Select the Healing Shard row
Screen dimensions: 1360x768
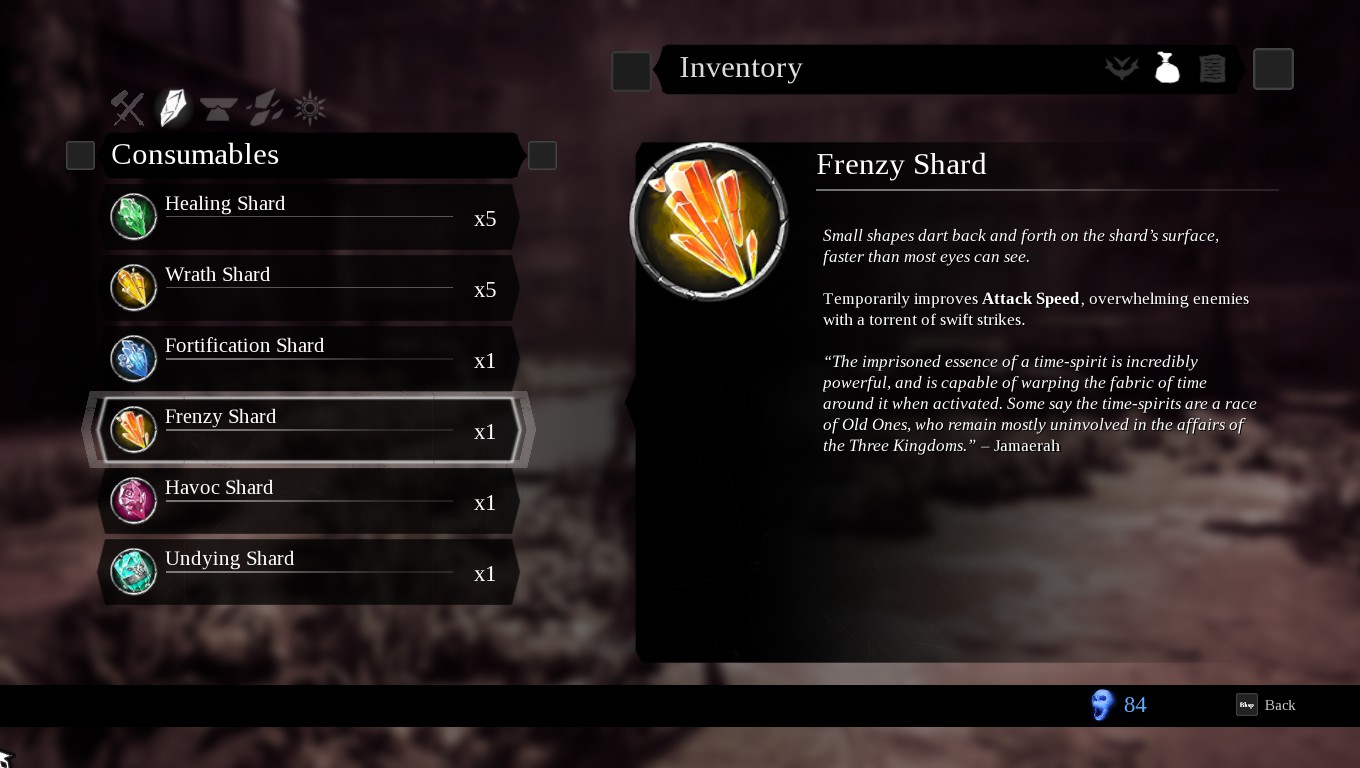coord(310,217)
